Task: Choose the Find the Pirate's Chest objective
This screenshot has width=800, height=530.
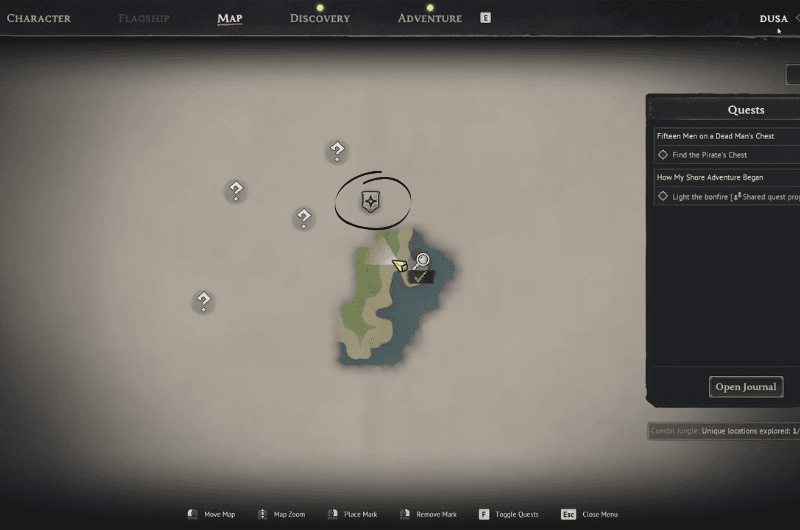Action: pyautogui.click(x=710, y=155)
